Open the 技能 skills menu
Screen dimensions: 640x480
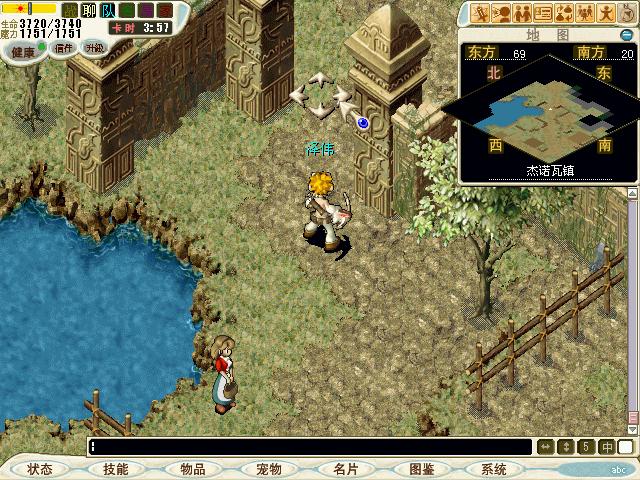(115, 469)
